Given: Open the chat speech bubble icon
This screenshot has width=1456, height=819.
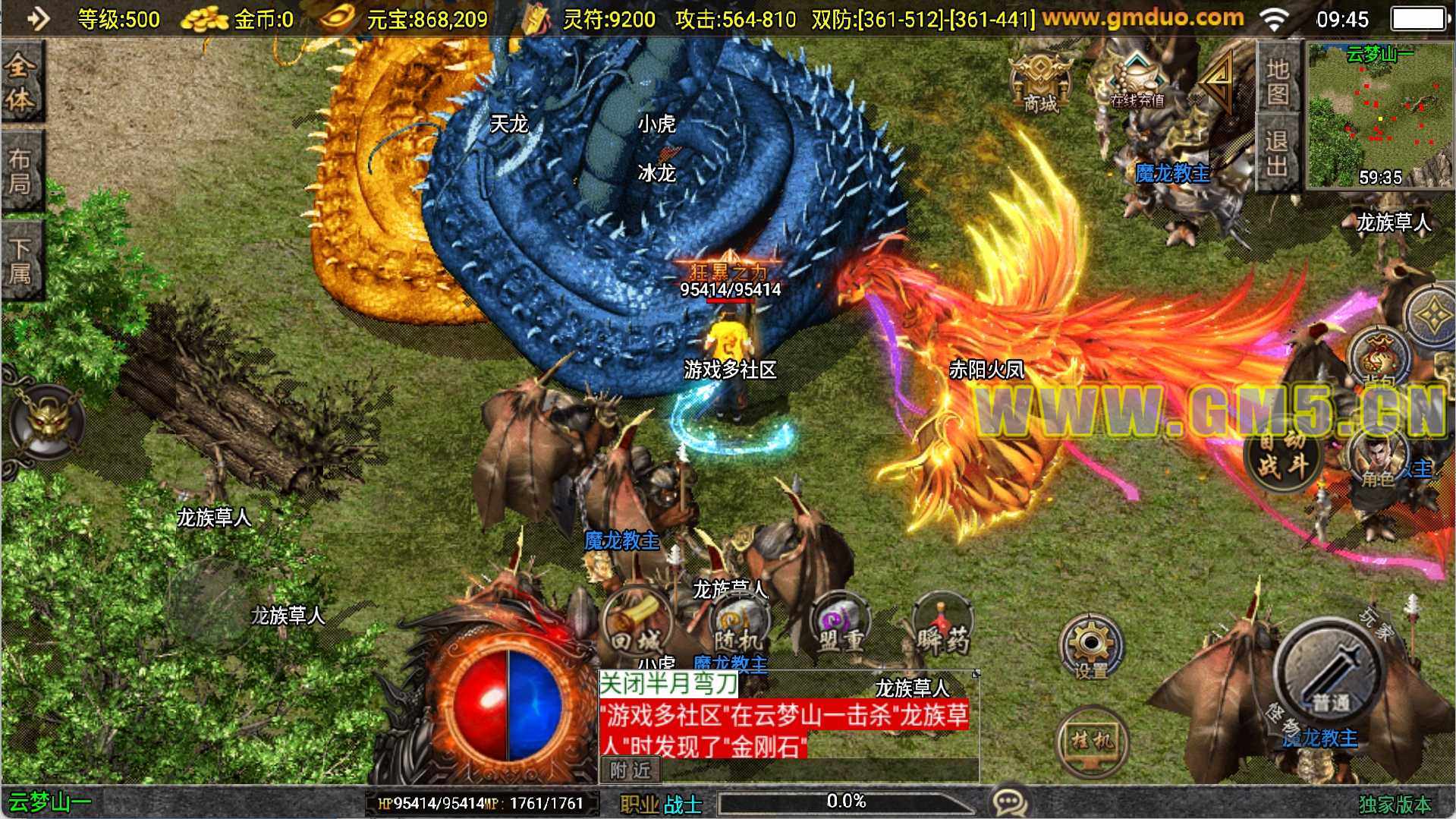Looking at the screenshot, I should point(1010,802).
